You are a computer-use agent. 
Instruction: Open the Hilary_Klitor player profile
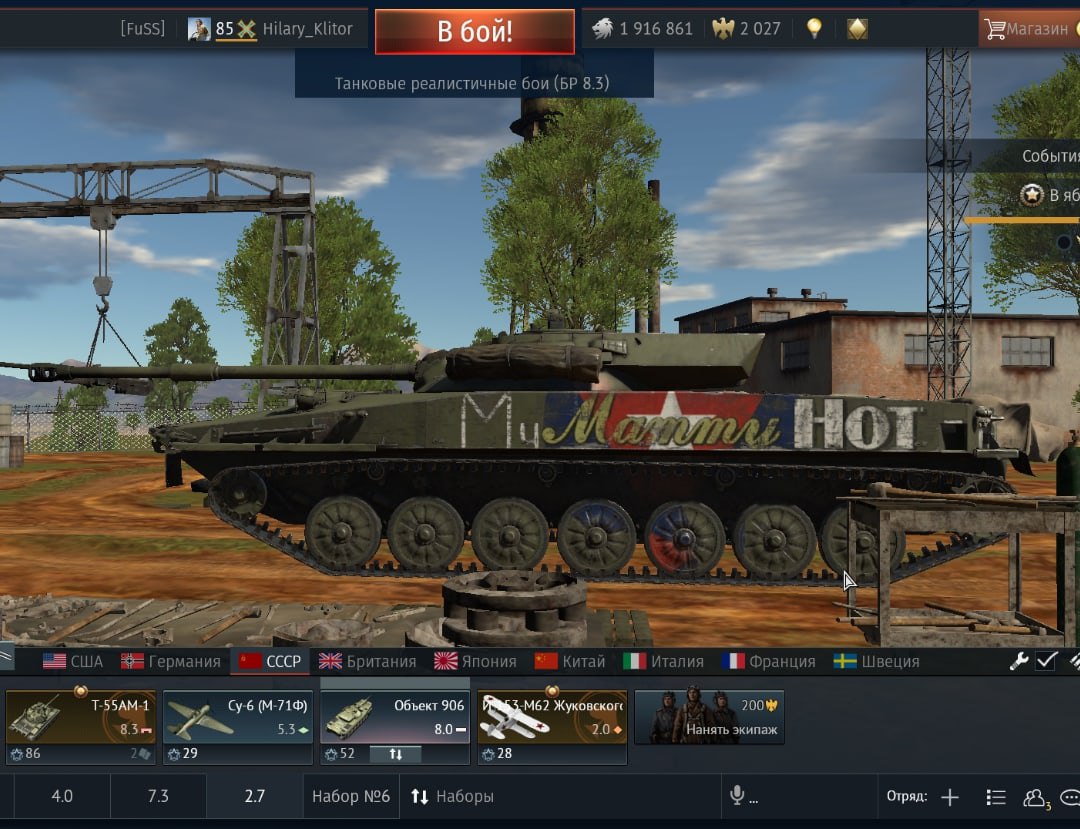[x=307, y=29]
